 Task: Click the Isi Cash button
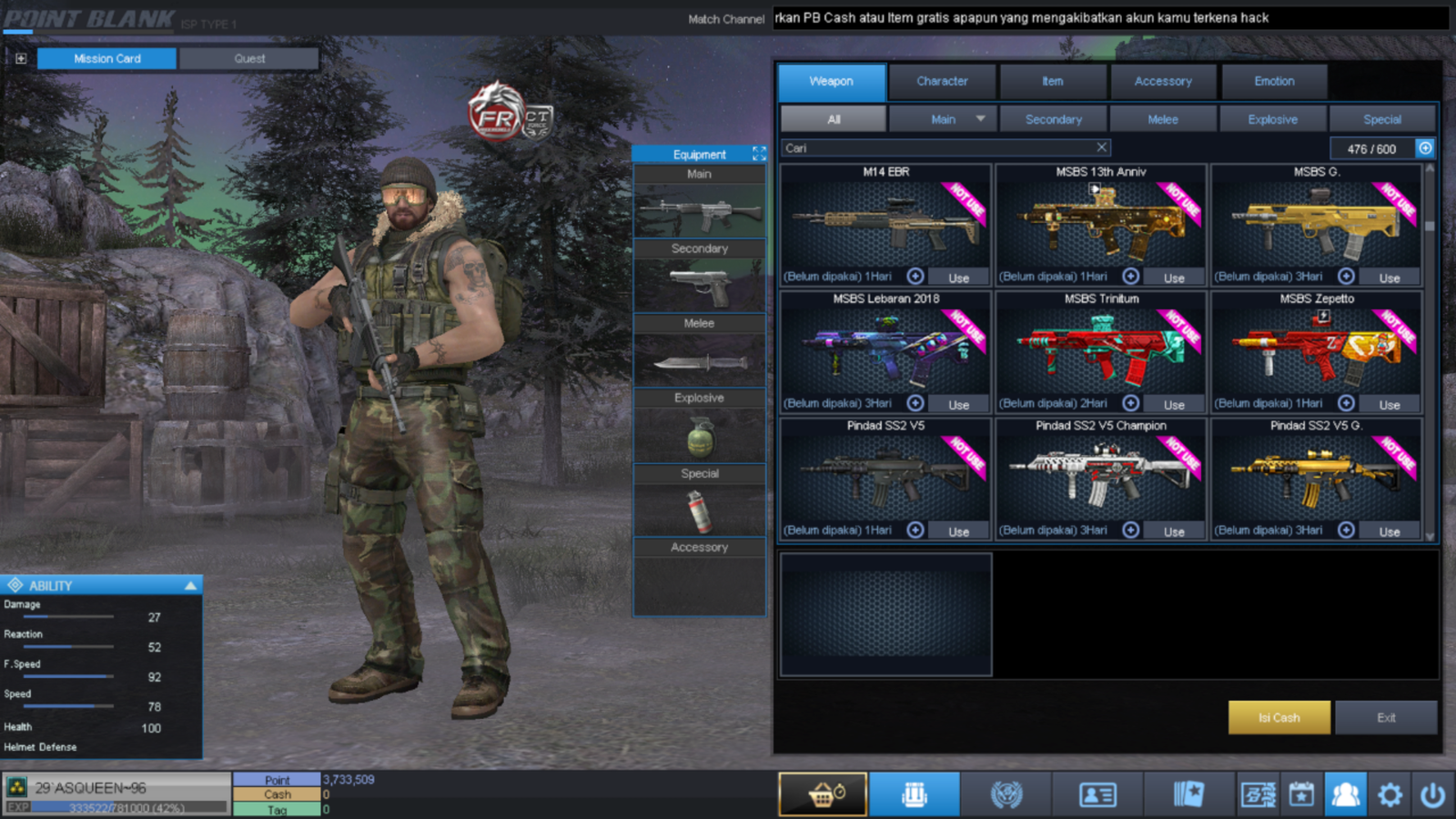1279,717
